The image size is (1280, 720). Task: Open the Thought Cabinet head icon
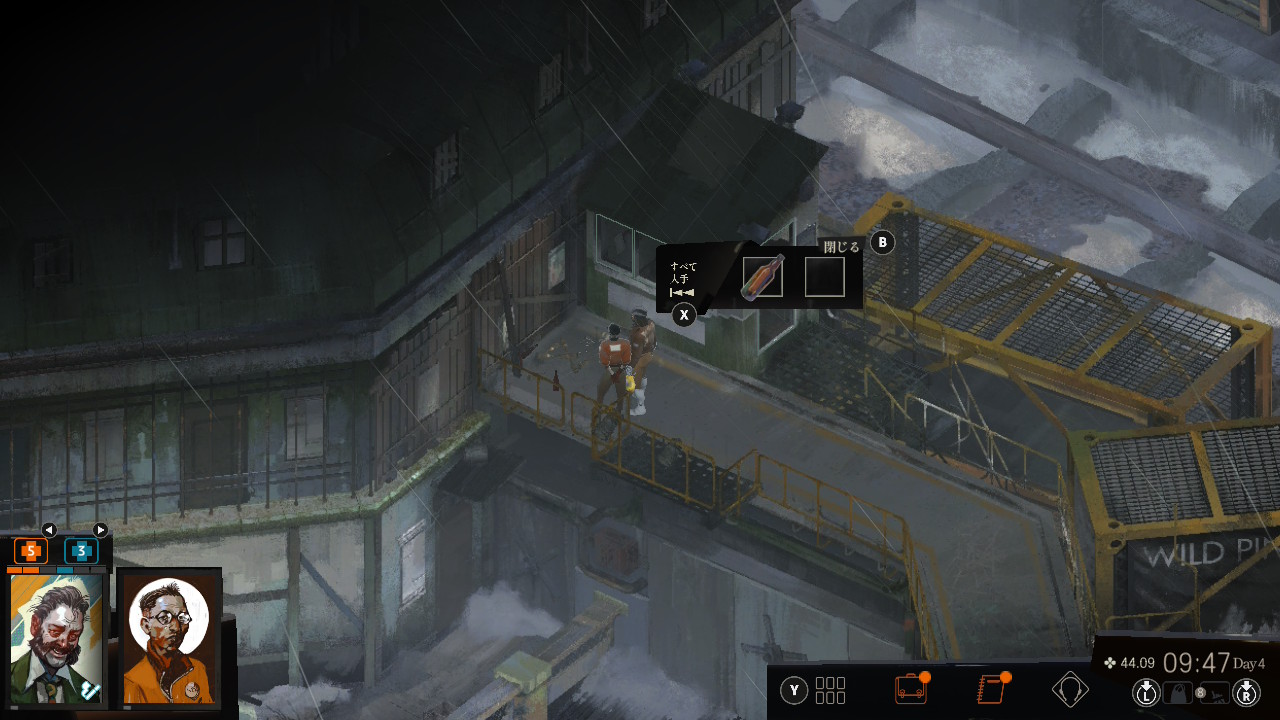(1070, 690)
